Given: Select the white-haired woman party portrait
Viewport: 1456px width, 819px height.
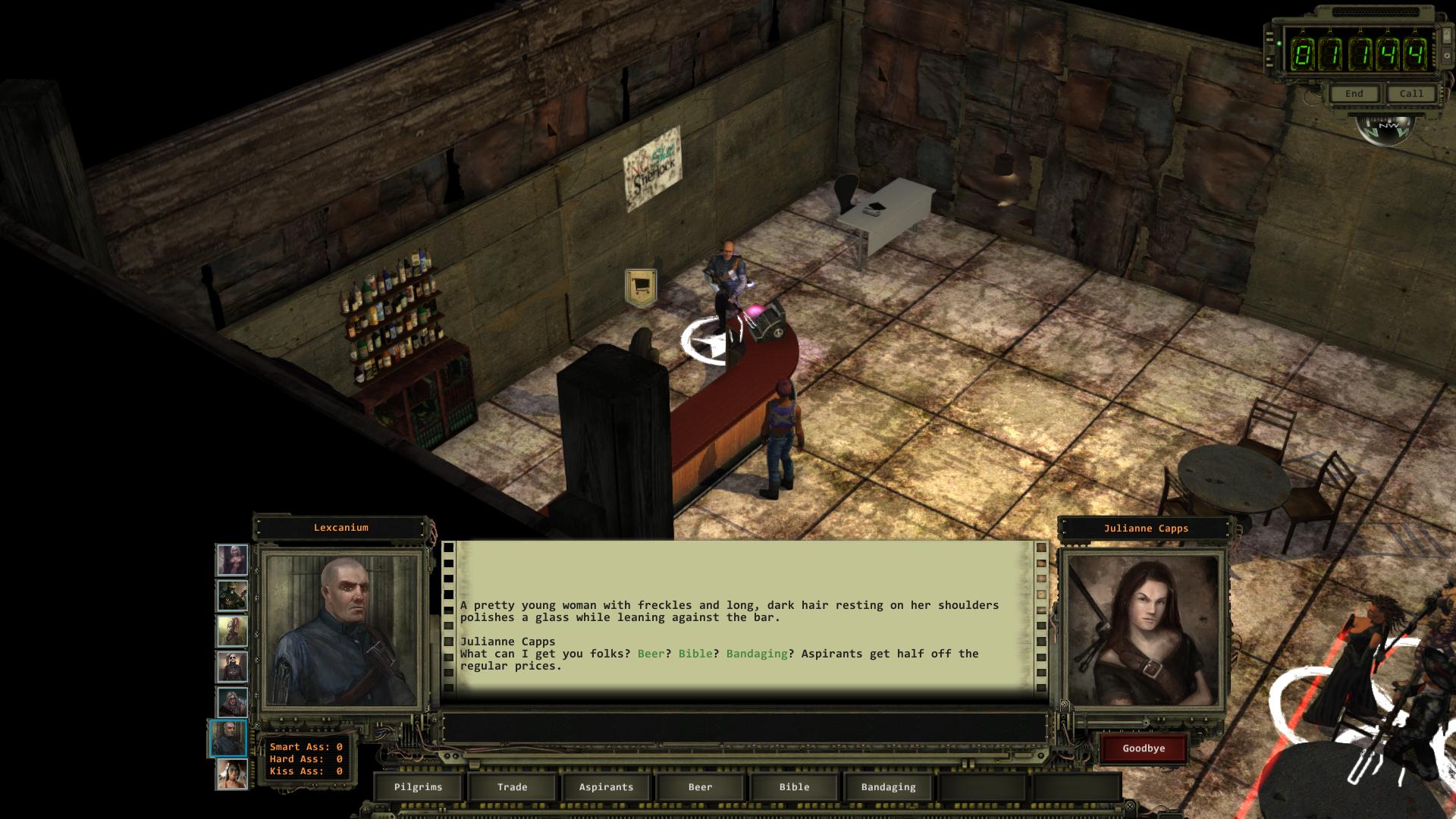Looking at the screenshot, I should tap(232, 560).
